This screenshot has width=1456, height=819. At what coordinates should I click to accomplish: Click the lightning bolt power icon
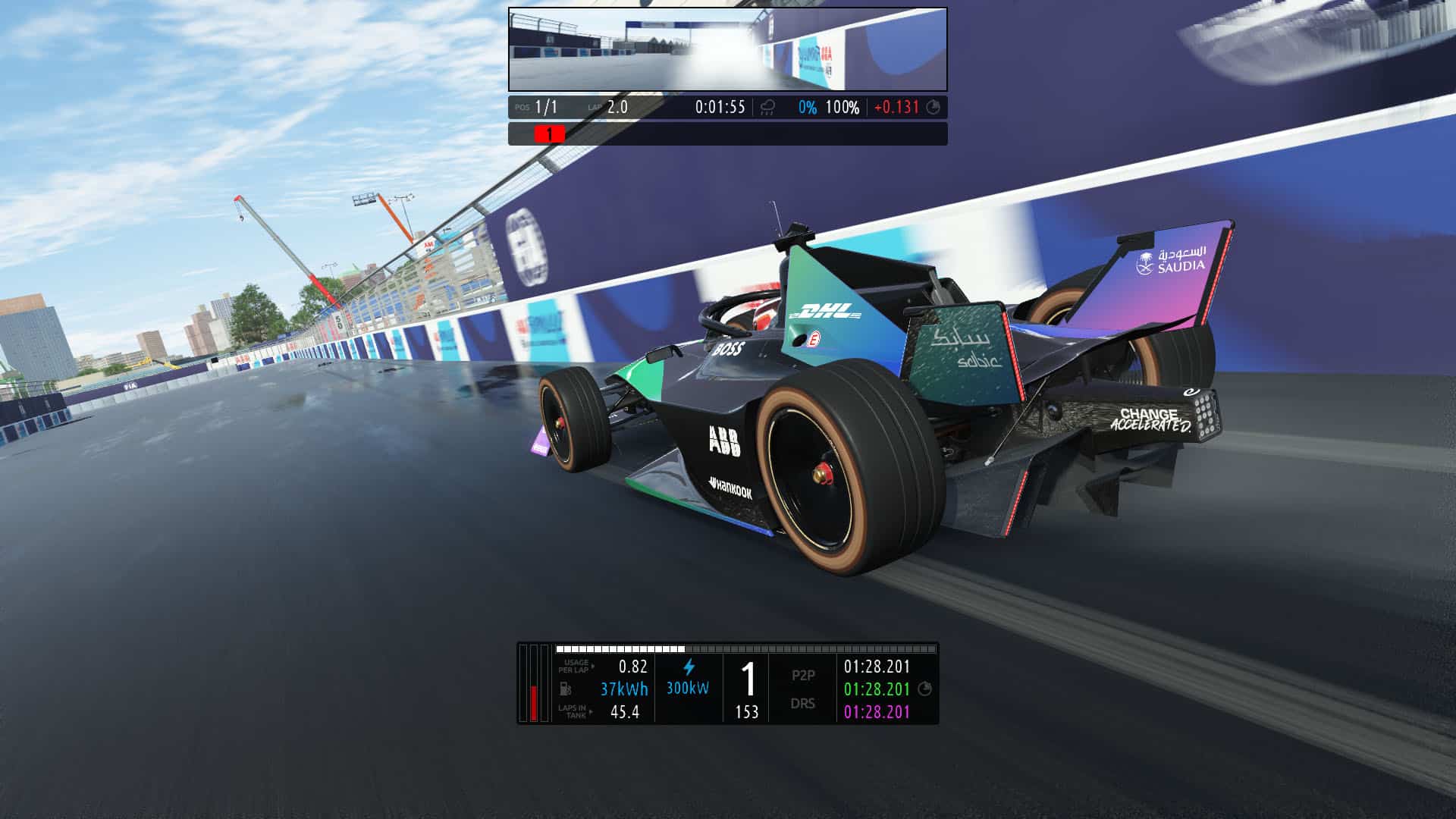click(689, 668)
